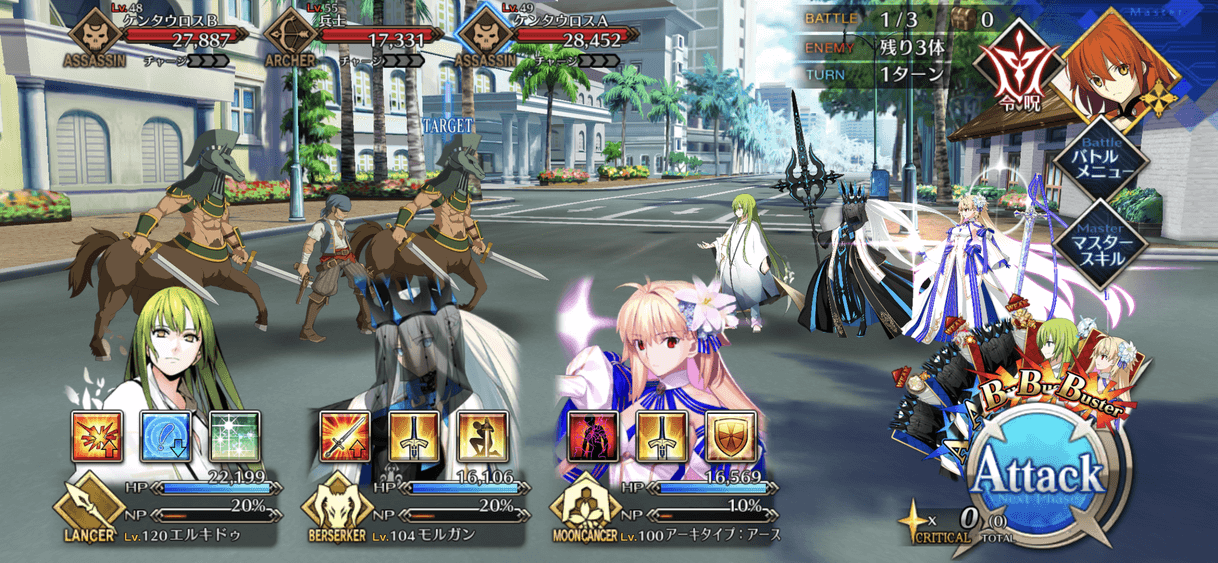
Task: Activate Enkidu's green sparkle skill
Action: tap(234, 437)
